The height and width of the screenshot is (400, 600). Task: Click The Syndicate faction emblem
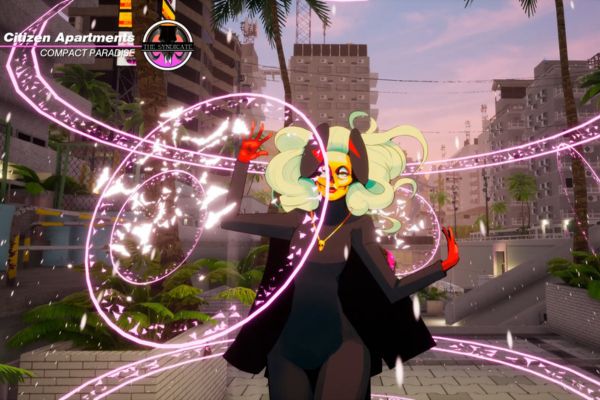click(167, 45)
